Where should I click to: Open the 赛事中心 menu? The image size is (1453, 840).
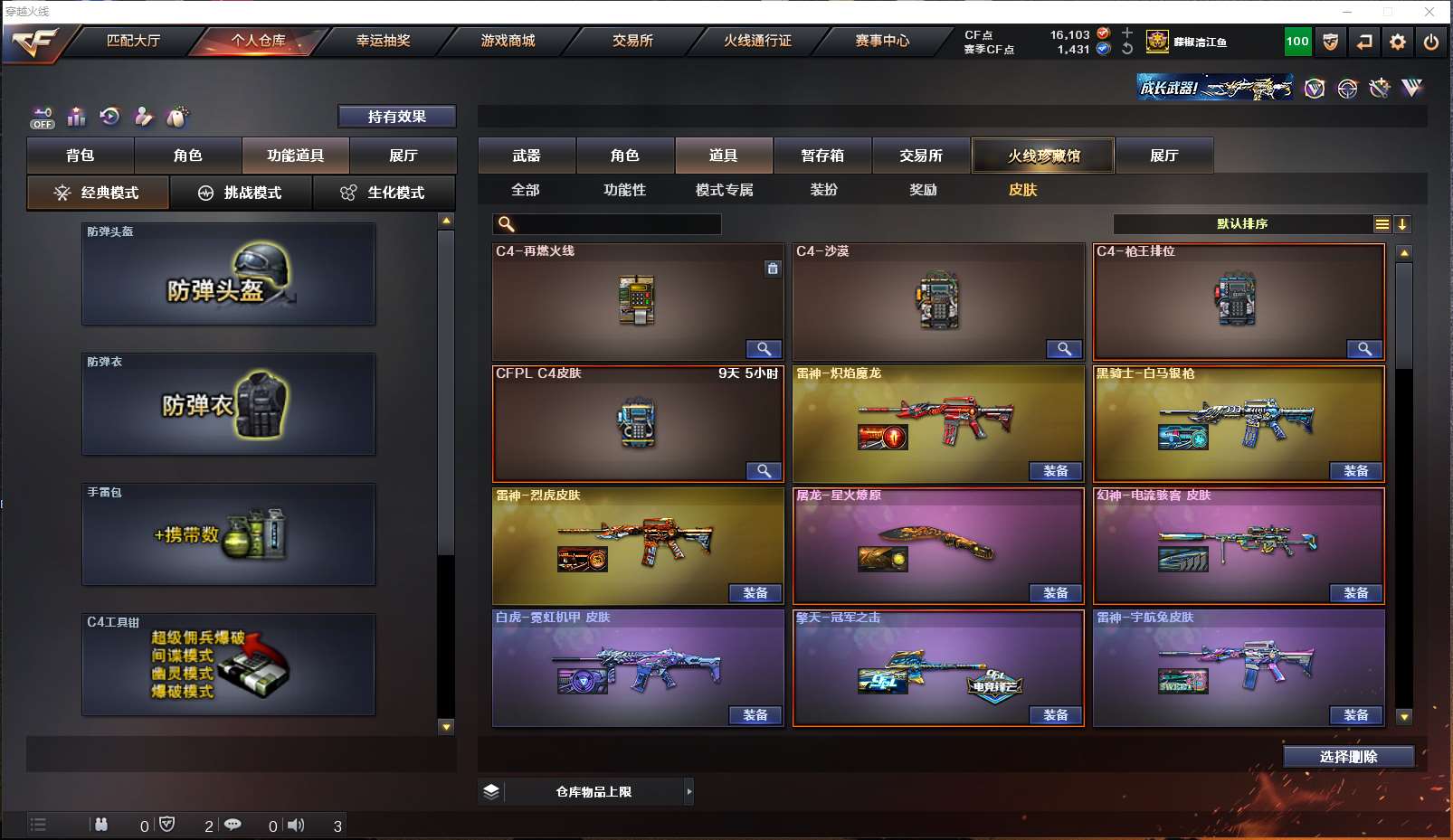point(882,41)
